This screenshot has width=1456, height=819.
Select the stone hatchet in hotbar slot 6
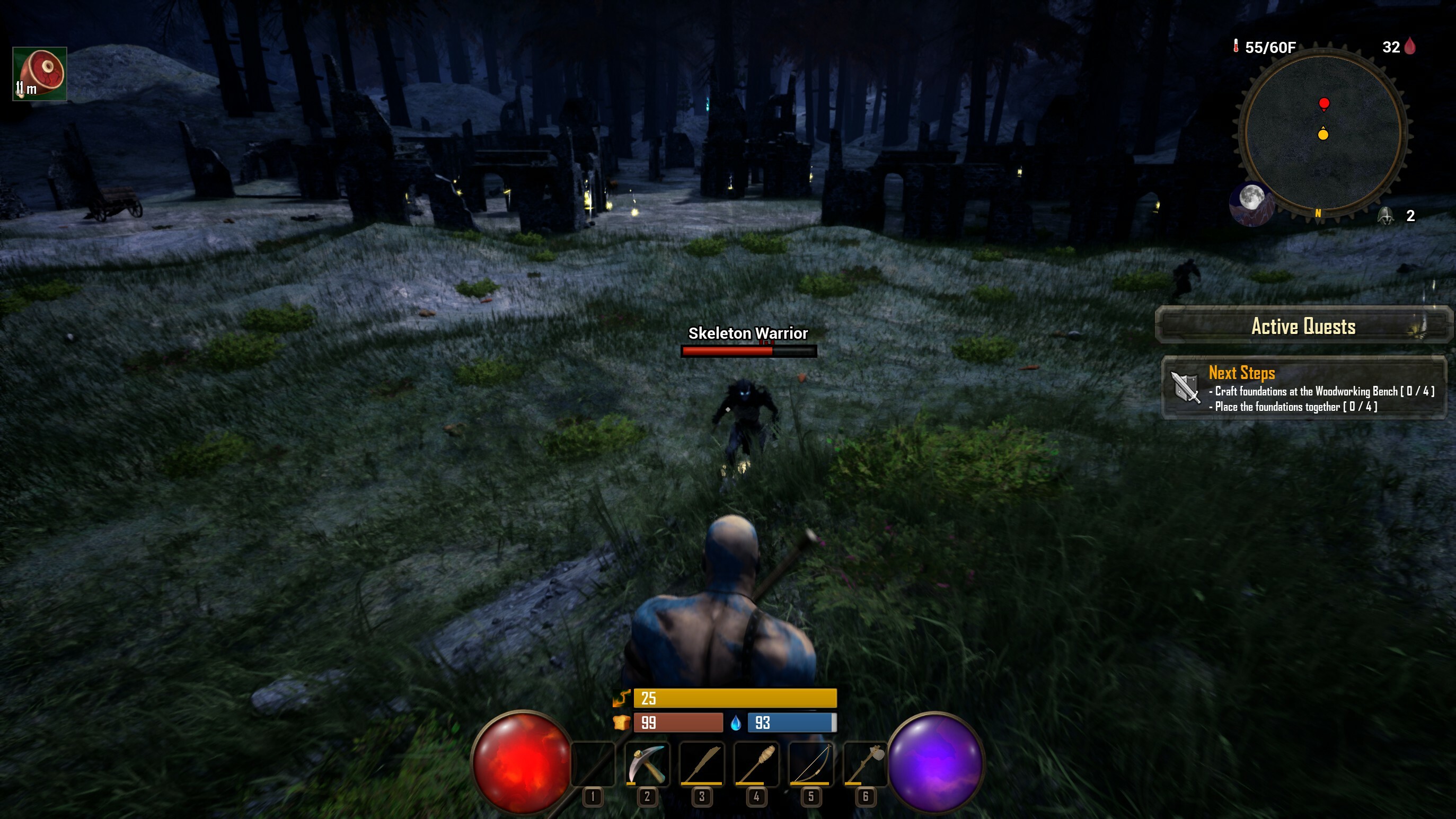click(866, 765)
